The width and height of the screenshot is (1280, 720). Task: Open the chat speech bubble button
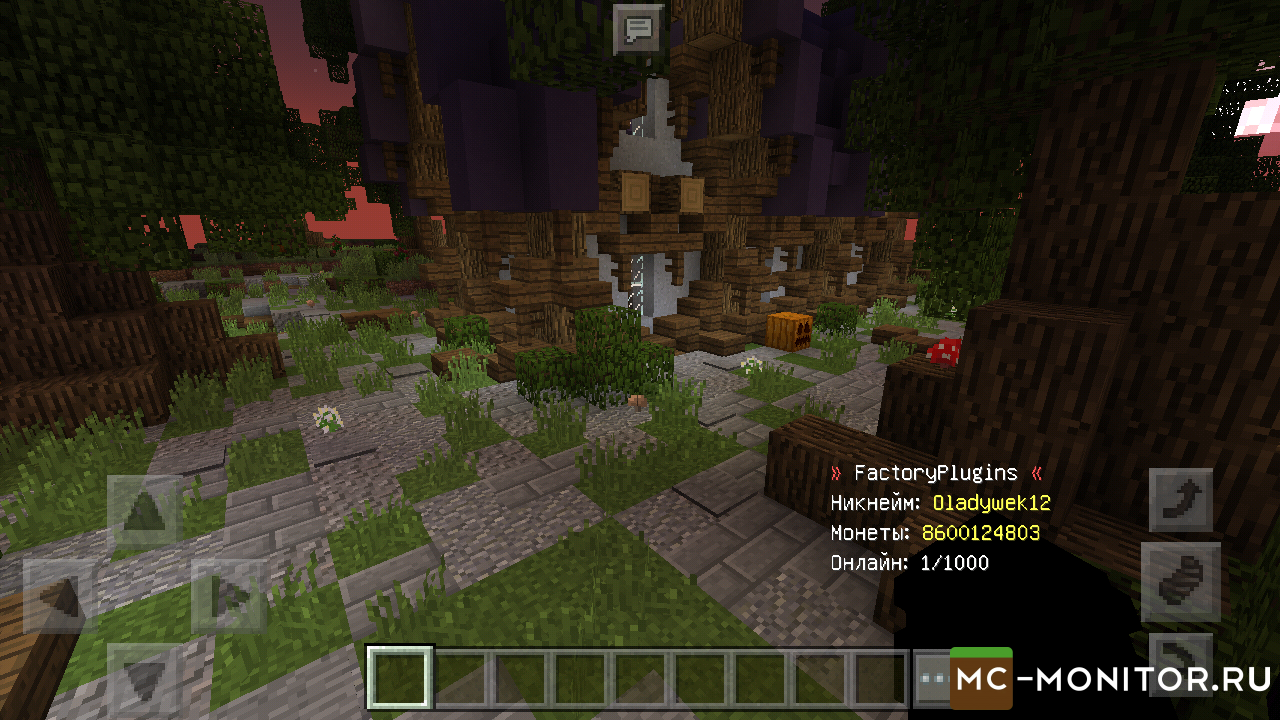tap(637, 28)
